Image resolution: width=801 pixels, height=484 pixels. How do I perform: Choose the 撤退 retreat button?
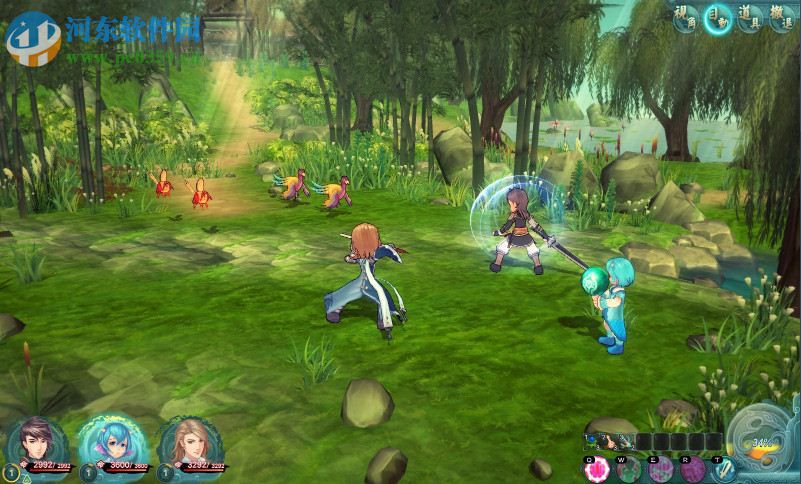[782, 18]
